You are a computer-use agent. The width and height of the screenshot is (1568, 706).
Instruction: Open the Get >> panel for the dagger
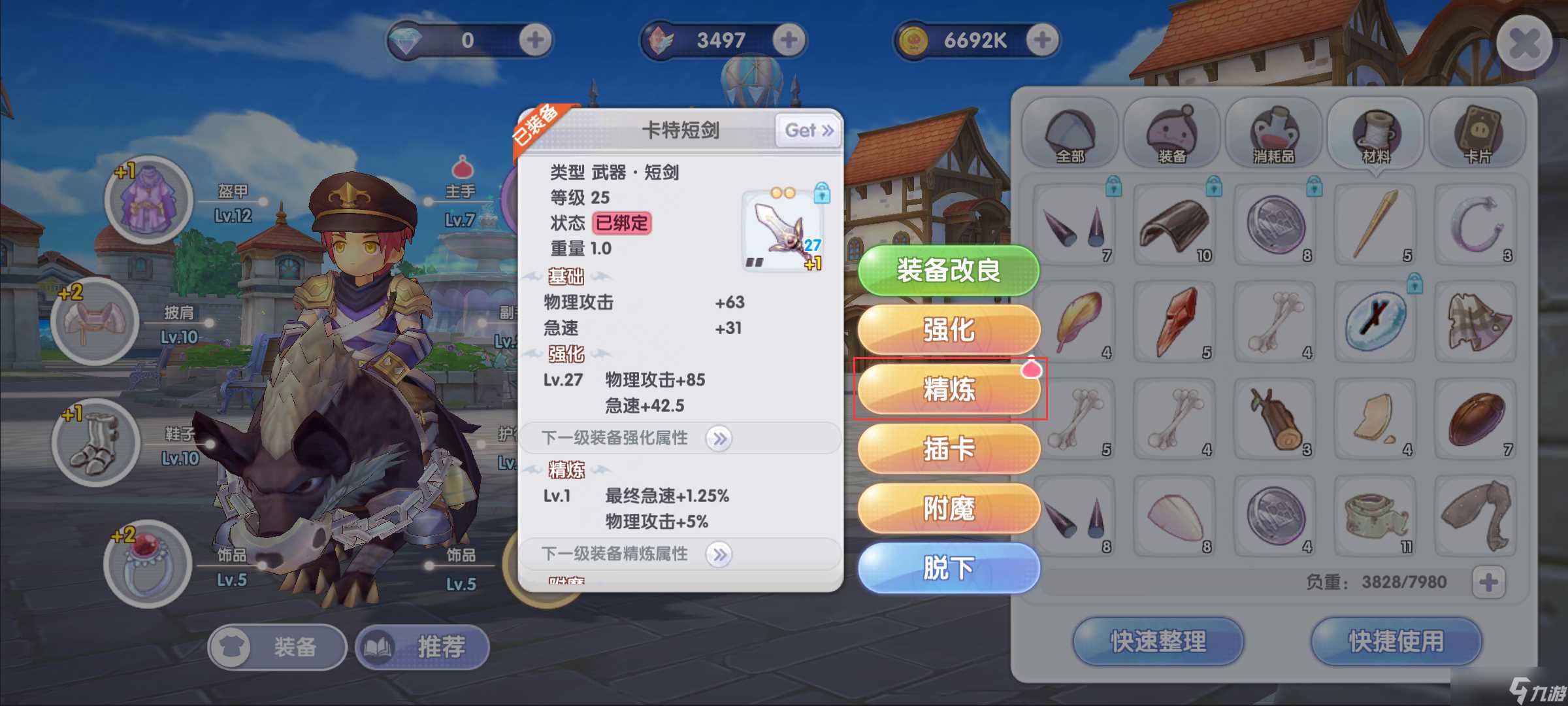[808, 130]
